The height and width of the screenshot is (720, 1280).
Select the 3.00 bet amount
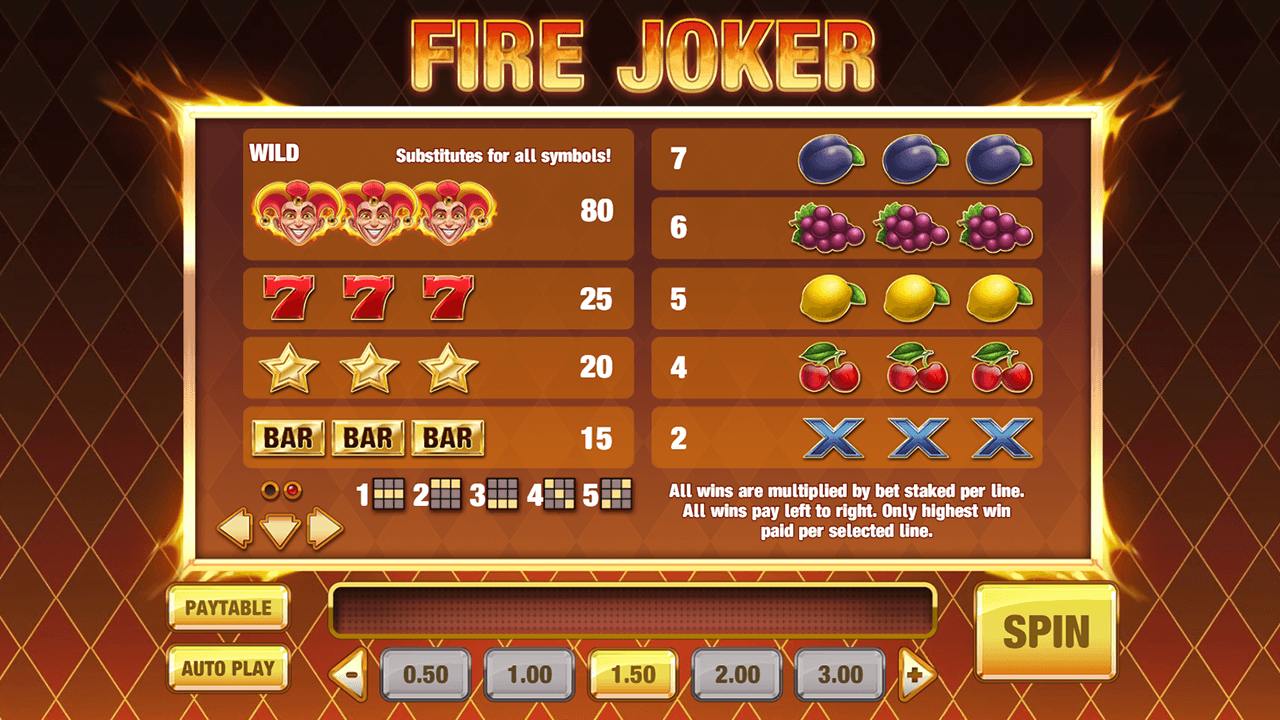[x=838, y=674]
